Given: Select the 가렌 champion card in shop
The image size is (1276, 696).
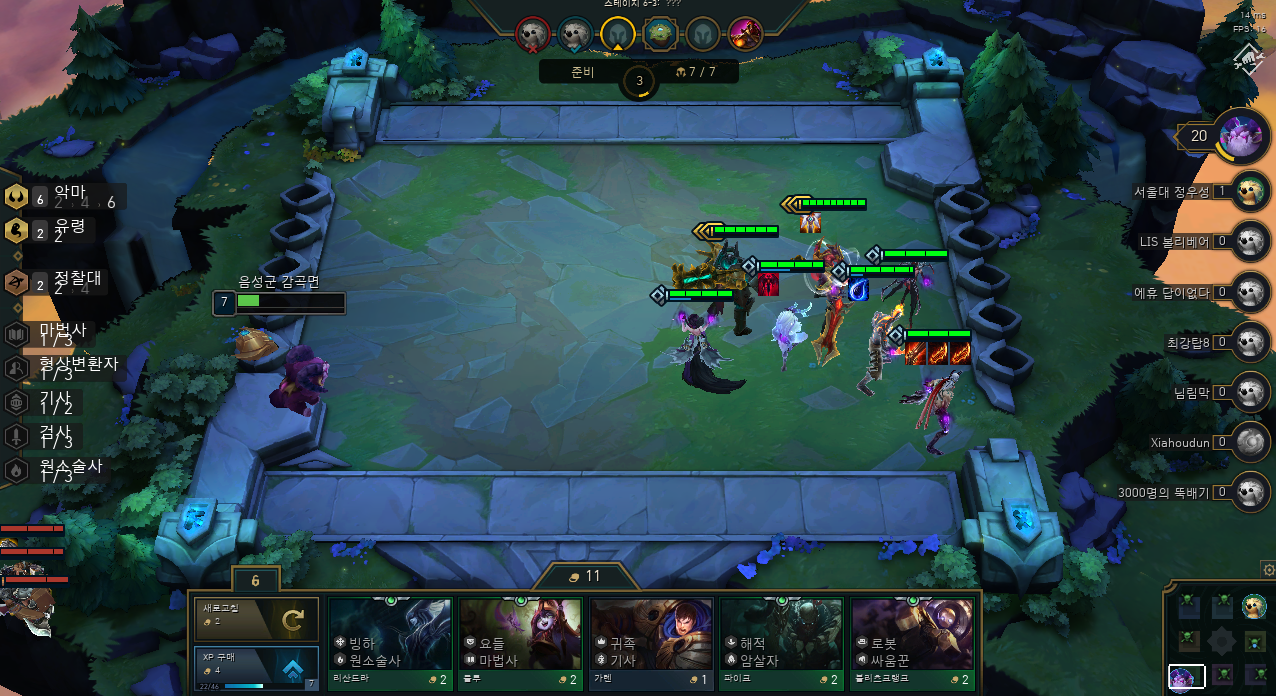Looking at the screenshot, I should 651,634.
